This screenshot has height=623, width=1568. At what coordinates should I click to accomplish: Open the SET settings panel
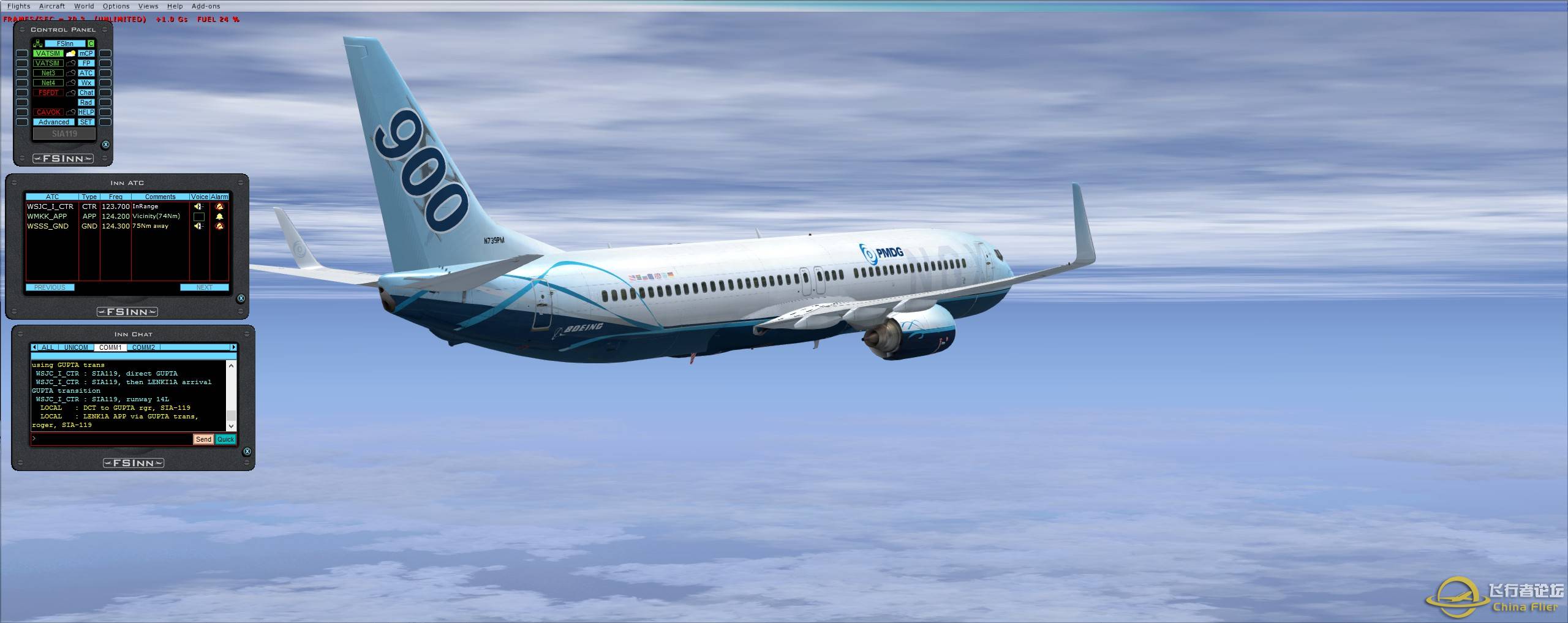coord(86,122)
